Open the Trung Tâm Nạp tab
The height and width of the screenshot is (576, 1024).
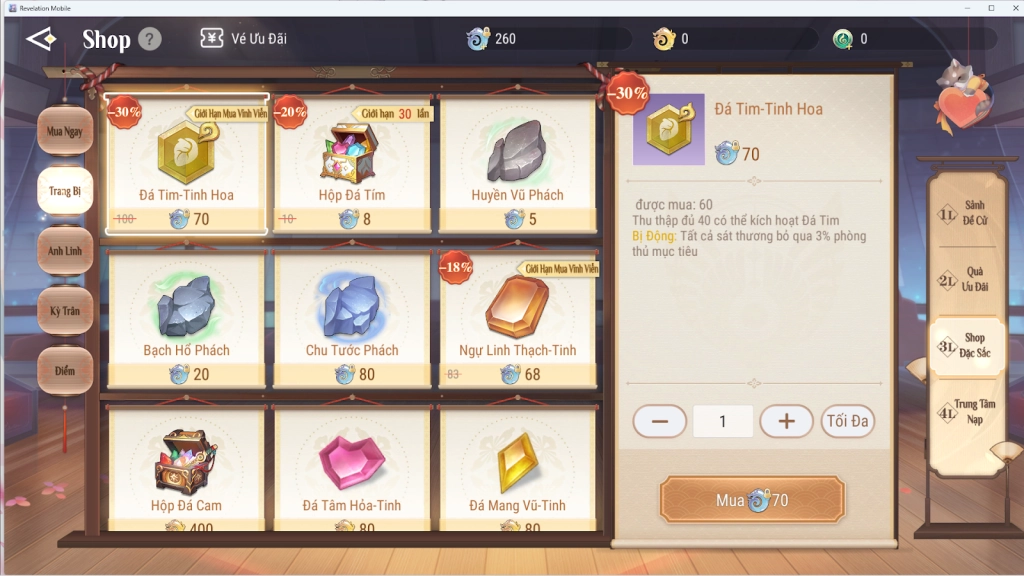click(966, 412)
